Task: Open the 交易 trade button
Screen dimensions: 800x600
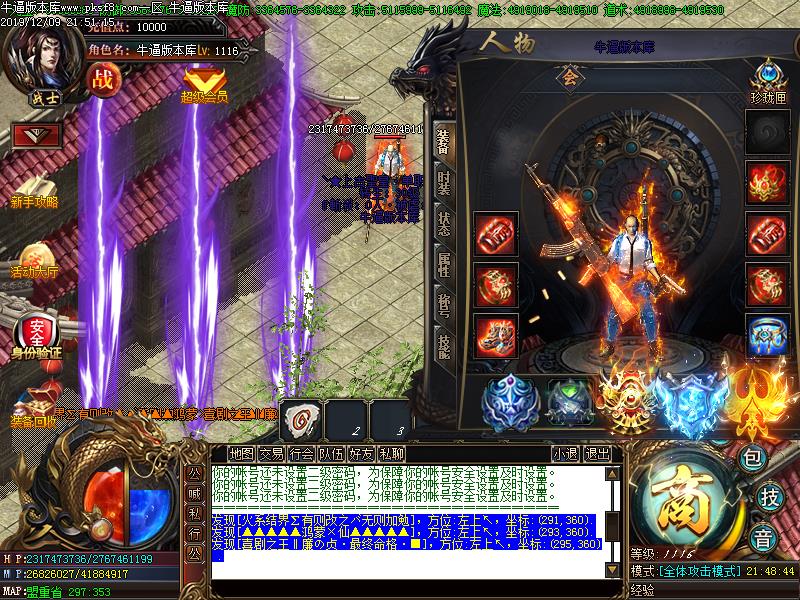Action: click(271, 453)
